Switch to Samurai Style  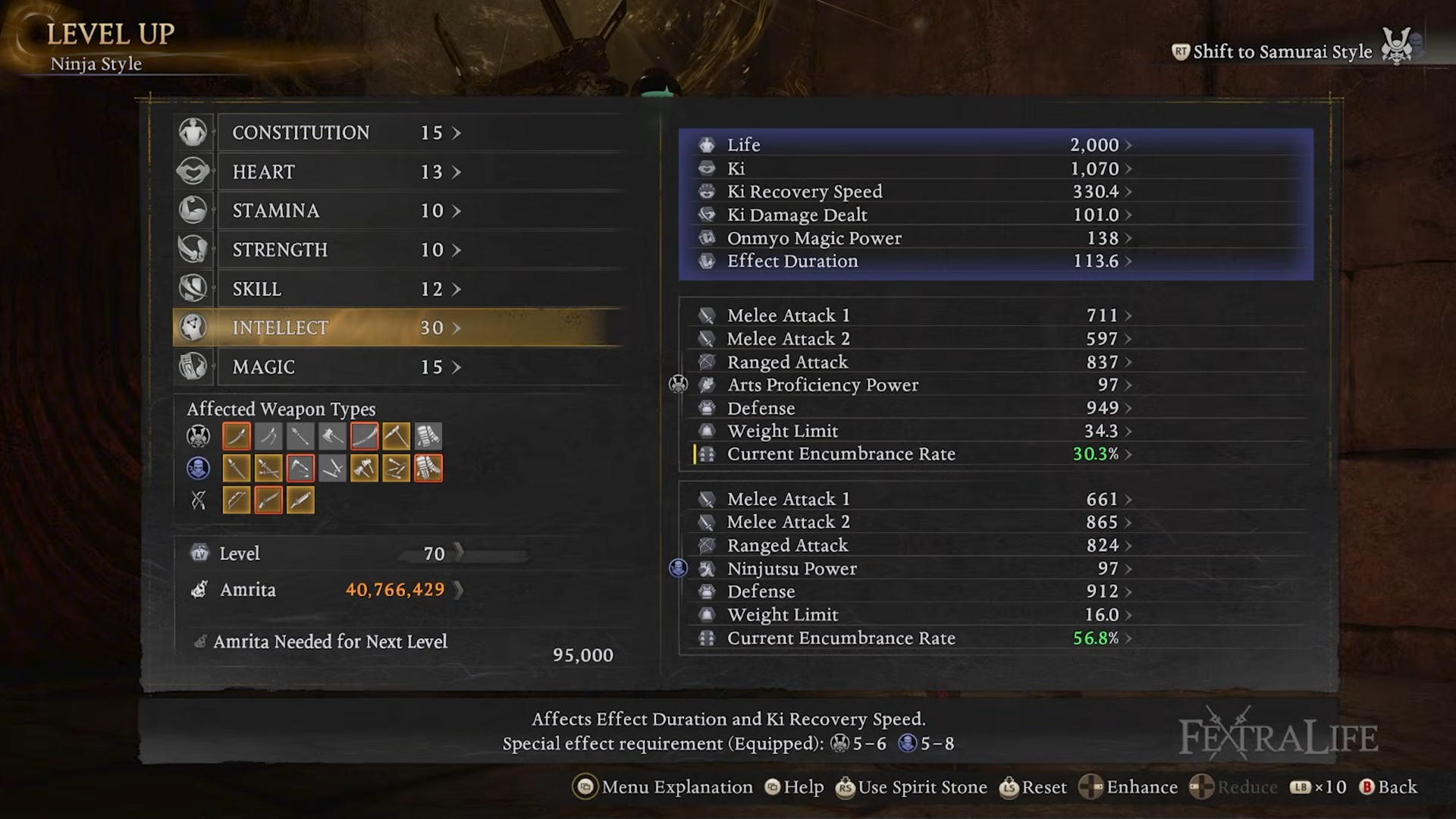coord(1282,52)
